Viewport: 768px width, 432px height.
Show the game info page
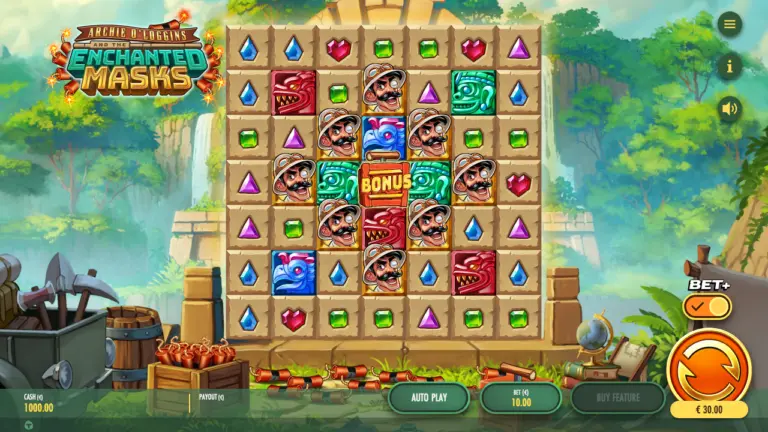(x=730, y=66)
